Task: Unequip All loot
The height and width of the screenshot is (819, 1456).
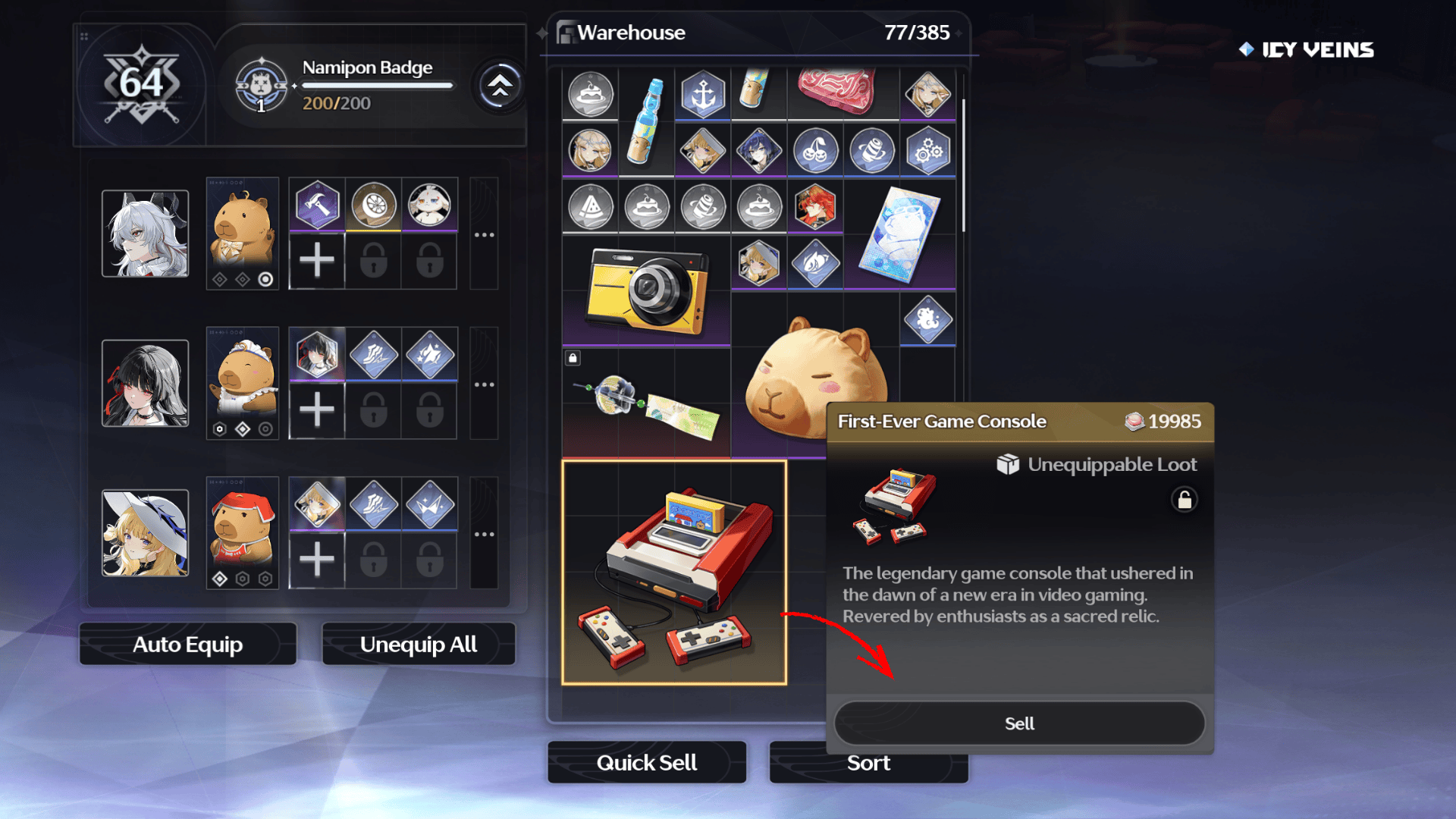Action: pyautogui.click(x=419, y=645)
